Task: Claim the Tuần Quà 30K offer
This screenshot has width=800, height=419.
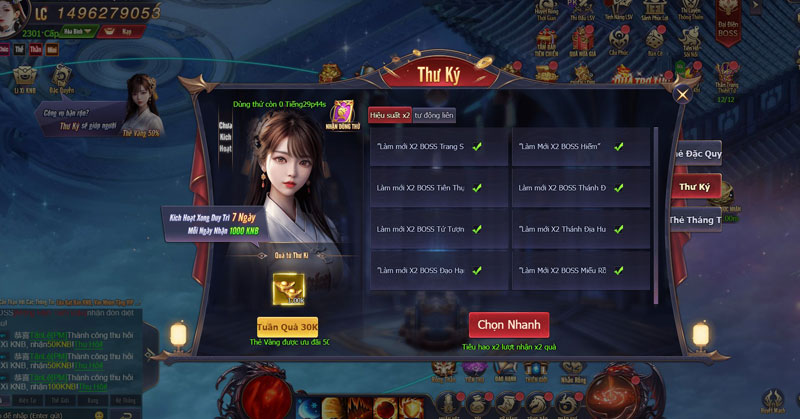Action: pos(287,326)
